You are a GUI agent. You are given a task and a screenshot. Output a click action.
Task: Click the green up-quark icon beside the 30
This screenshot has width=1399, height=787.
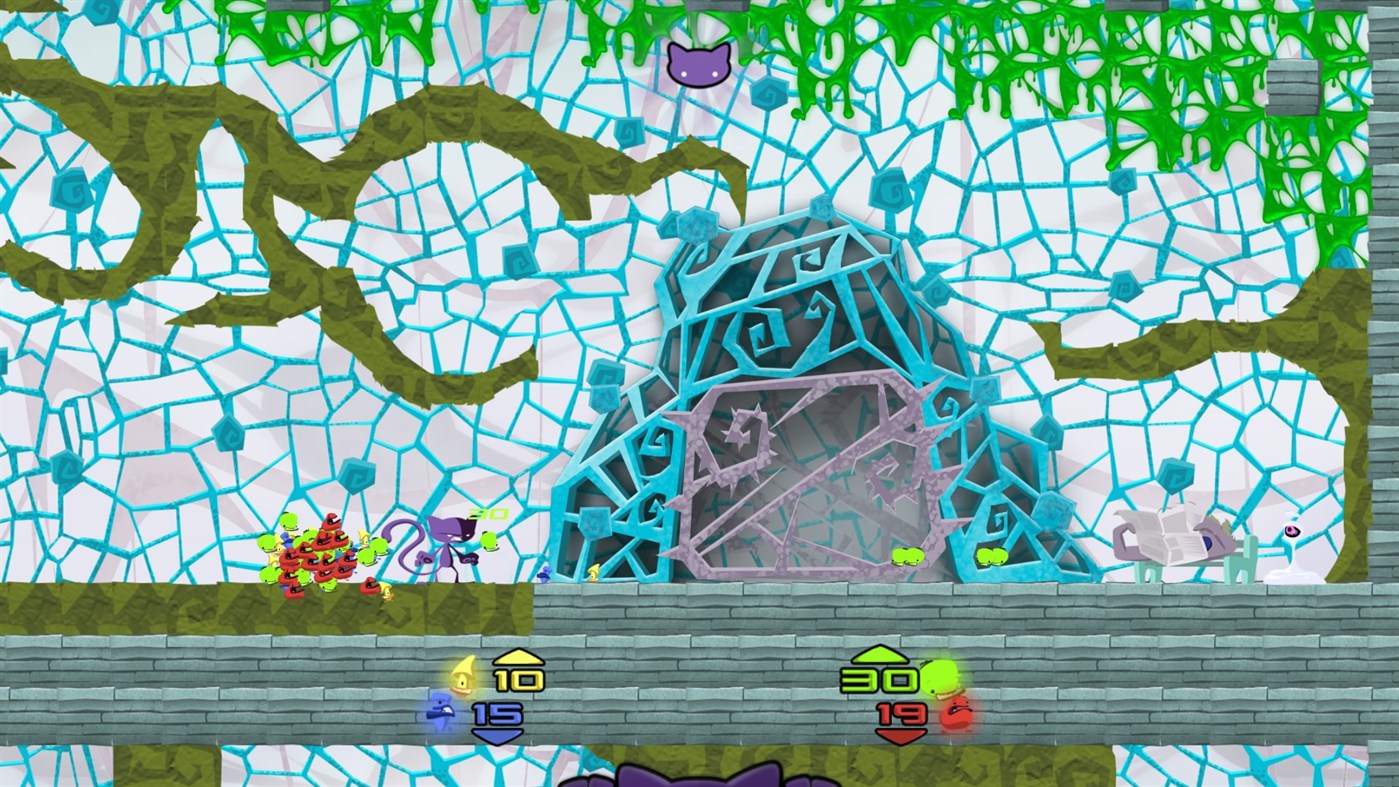tap(938, 678)
